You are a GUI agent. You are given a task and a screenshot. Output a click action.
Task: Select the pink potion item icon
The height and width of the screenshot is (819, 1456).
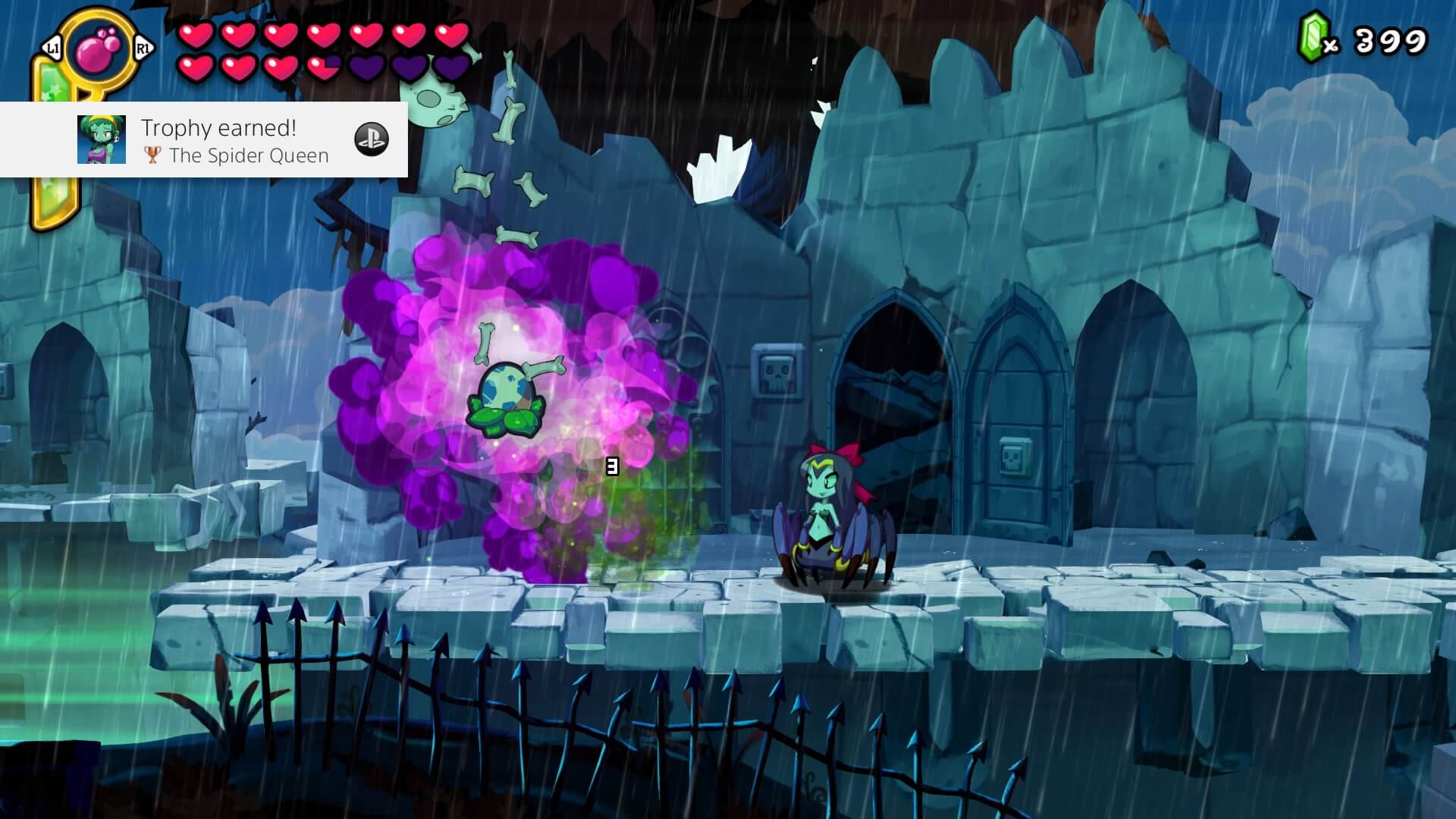[x=97, y=51]
